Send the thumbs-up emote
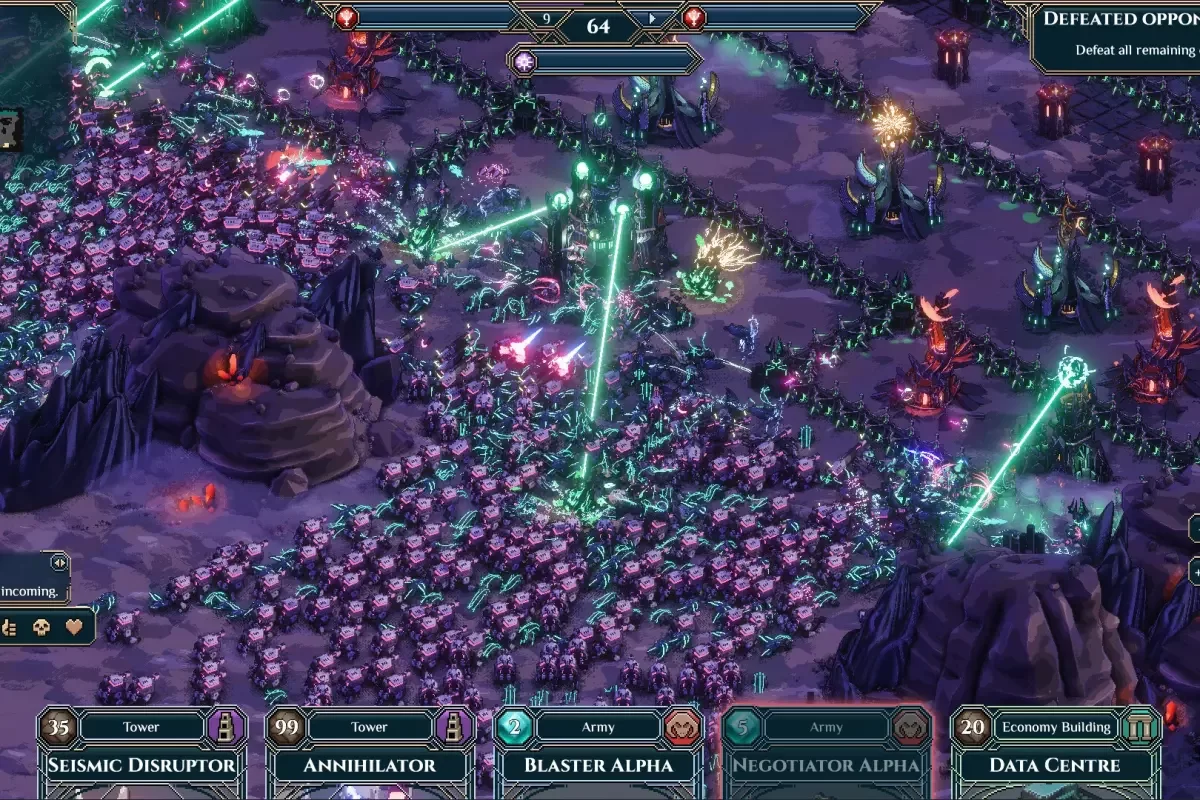Screen dimensions: 1200x800 pos(10,628)
